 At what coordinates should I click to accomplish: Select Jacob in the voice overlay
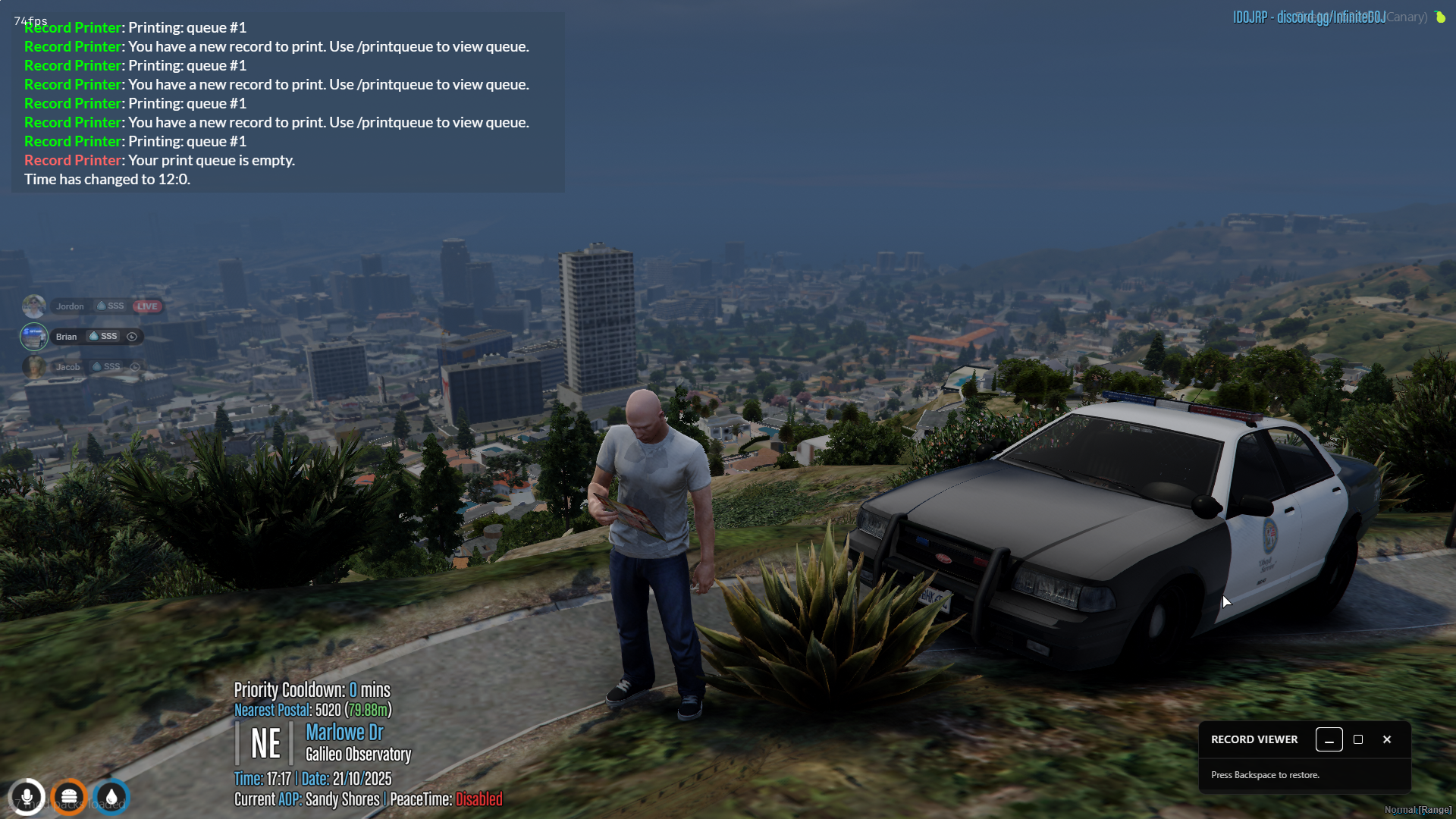pyautogui.click(x=67, y=367)
